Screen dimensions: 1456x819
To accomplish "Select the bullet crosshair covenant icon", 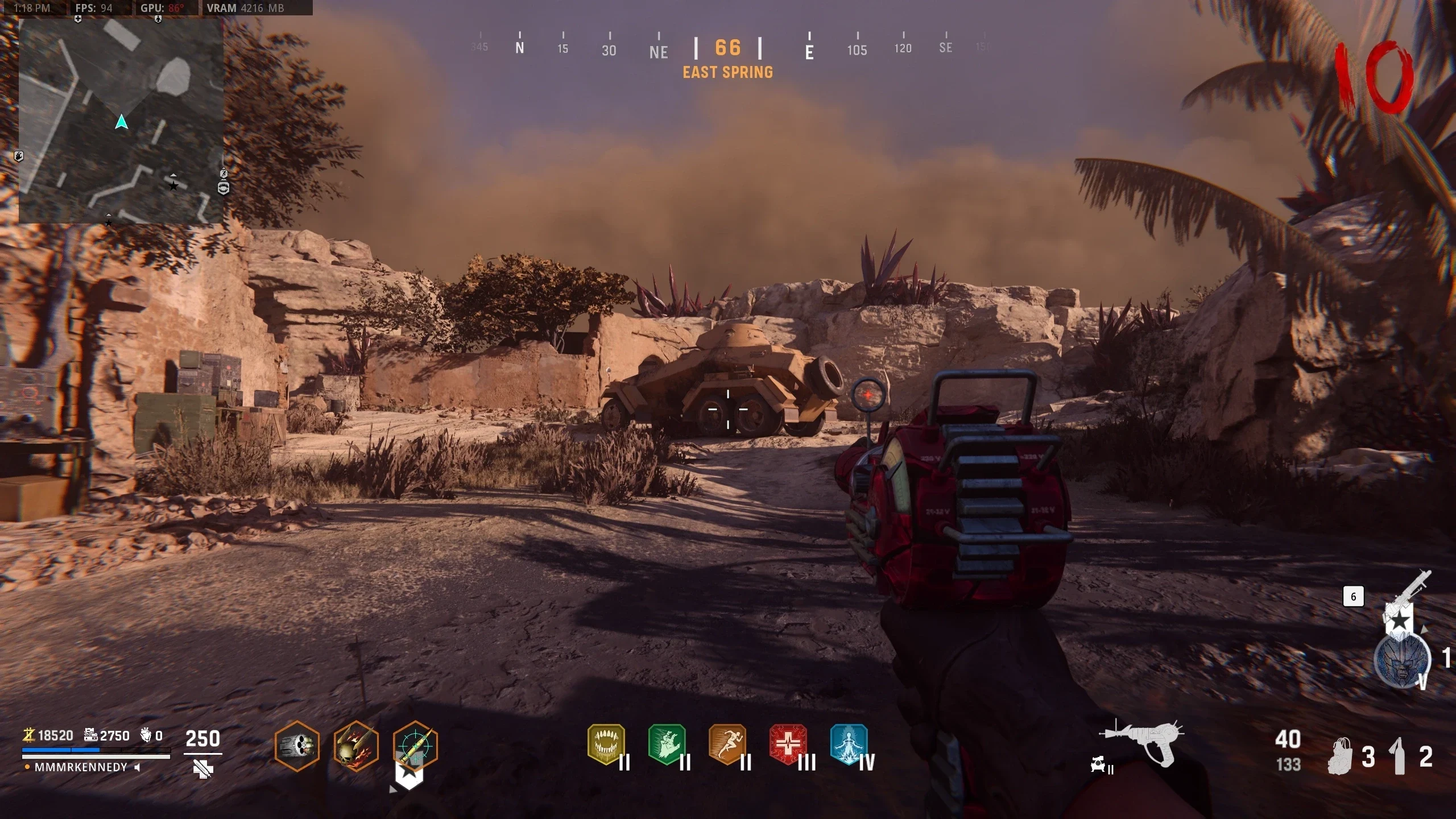I will [415, 745].
